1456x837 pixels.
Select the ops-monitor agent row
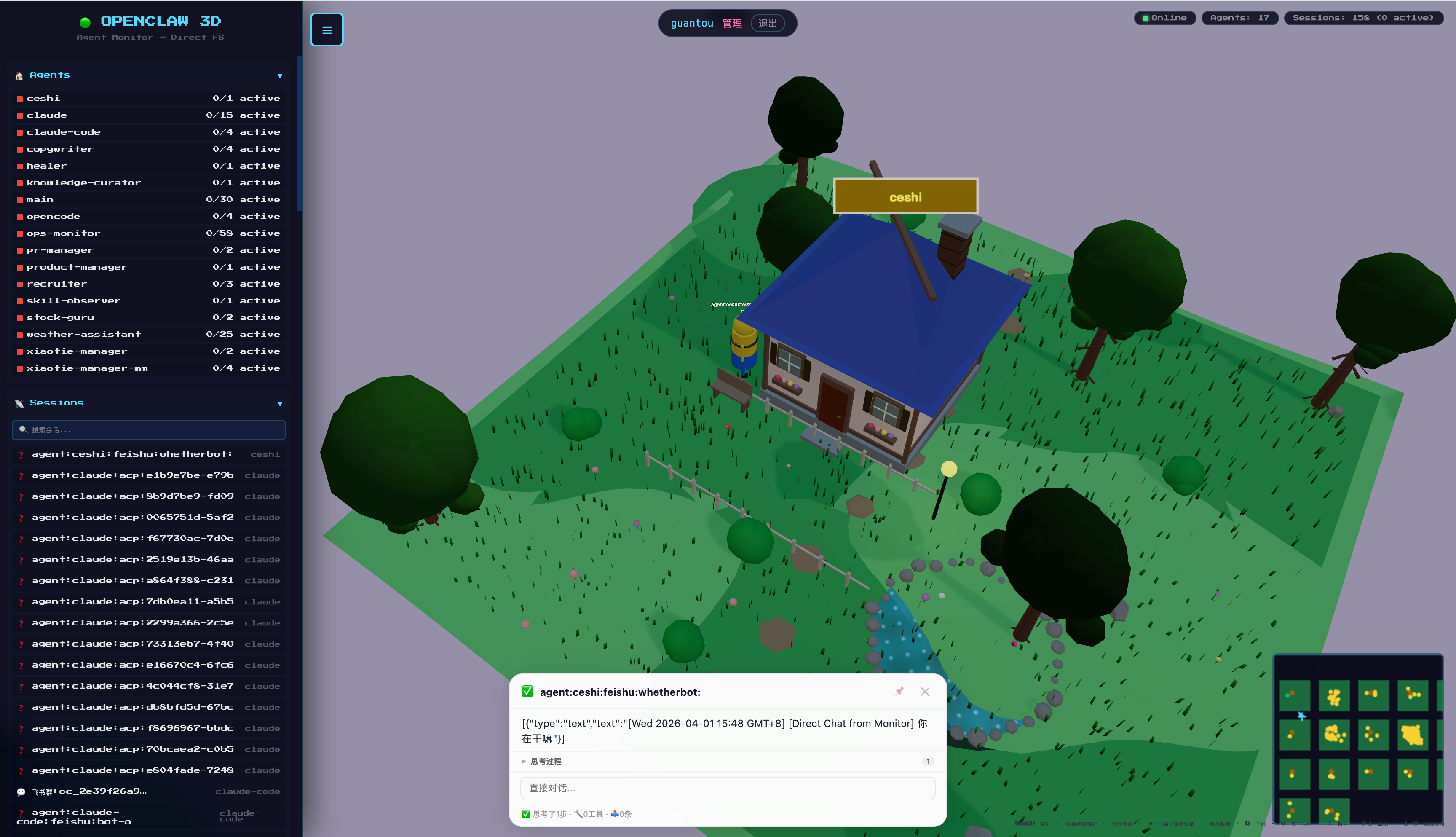click(x=148, y=233)
